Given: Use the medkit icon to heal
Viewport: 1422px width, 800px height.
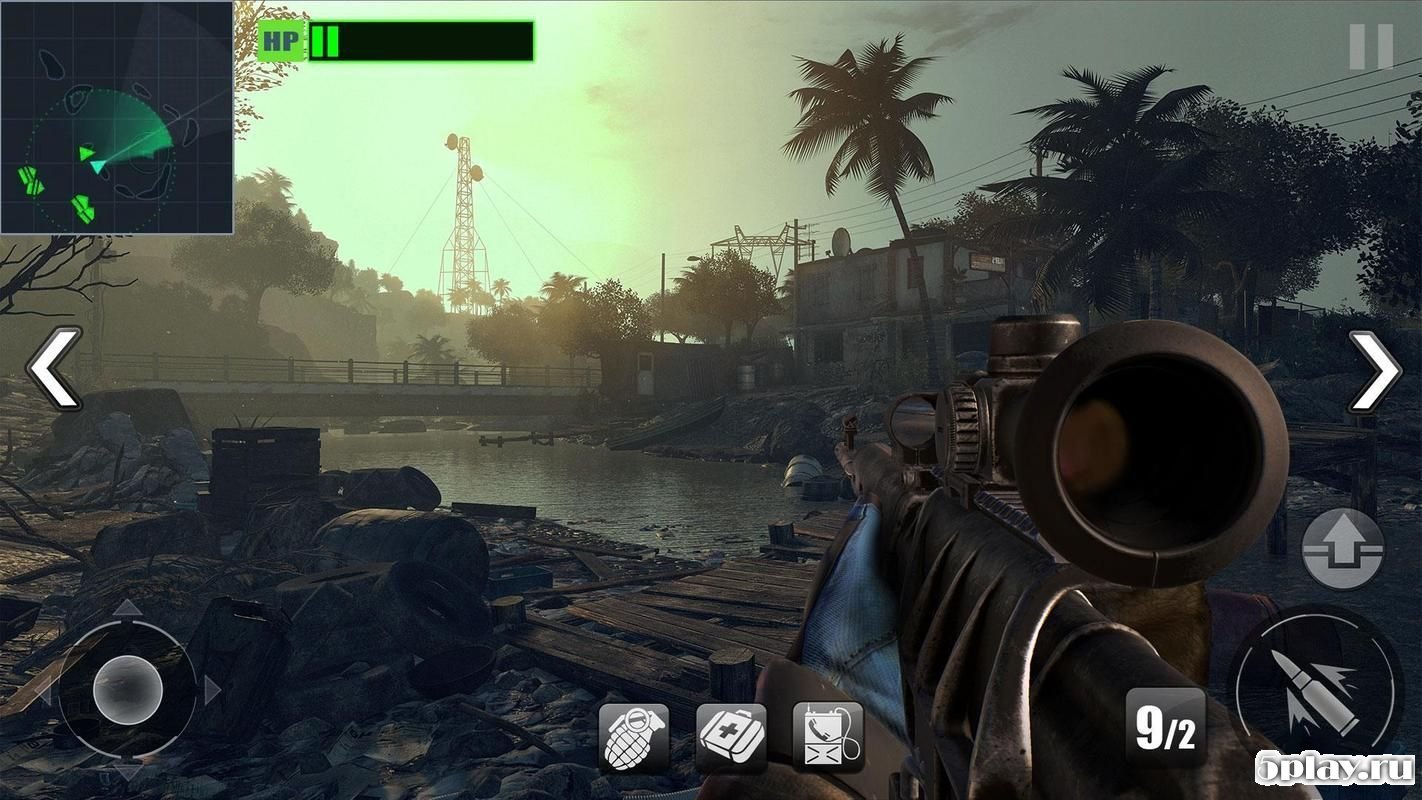Looking at the screenshot, I should click(x=731, y=737).
